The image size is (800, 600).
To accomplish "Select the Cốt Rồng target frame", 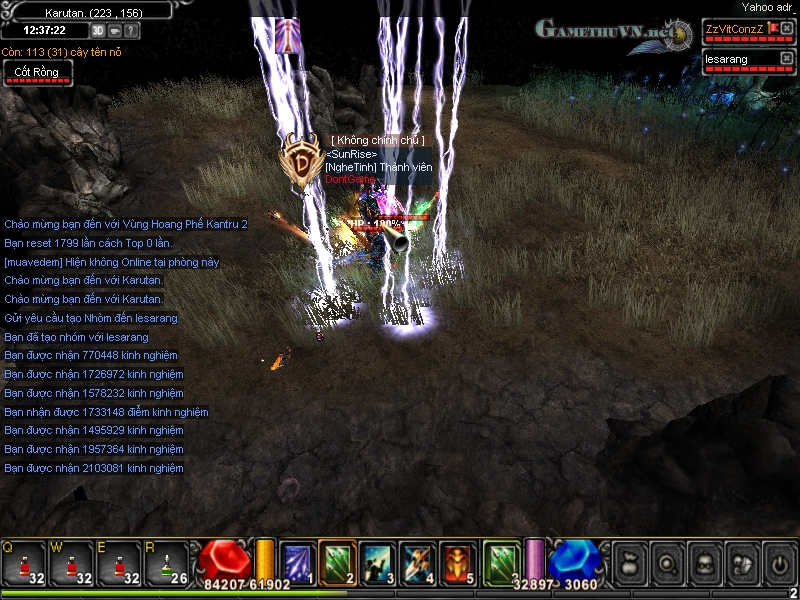I will click(x=38, y=72).
